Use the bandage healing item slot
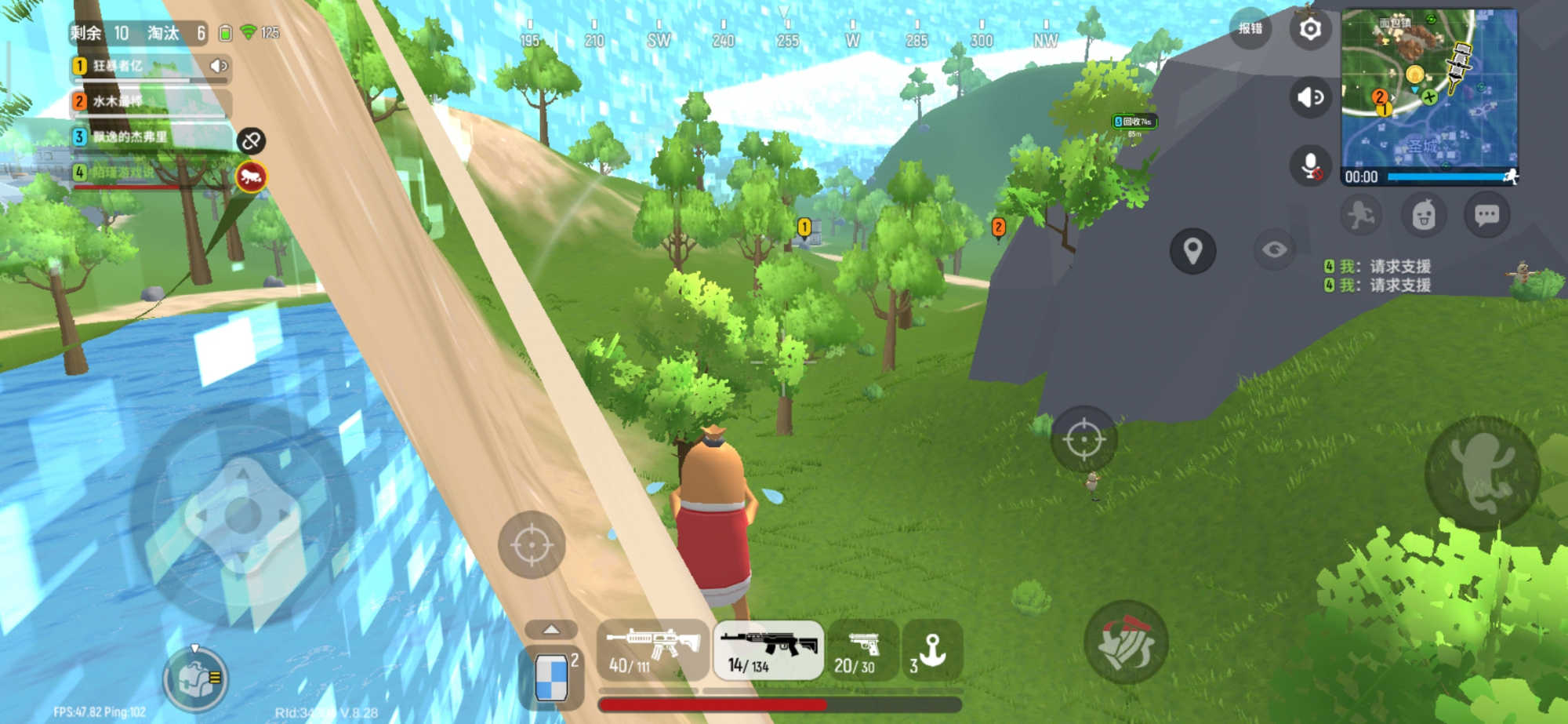1568x724 pixels. click(x=552, y=675)
